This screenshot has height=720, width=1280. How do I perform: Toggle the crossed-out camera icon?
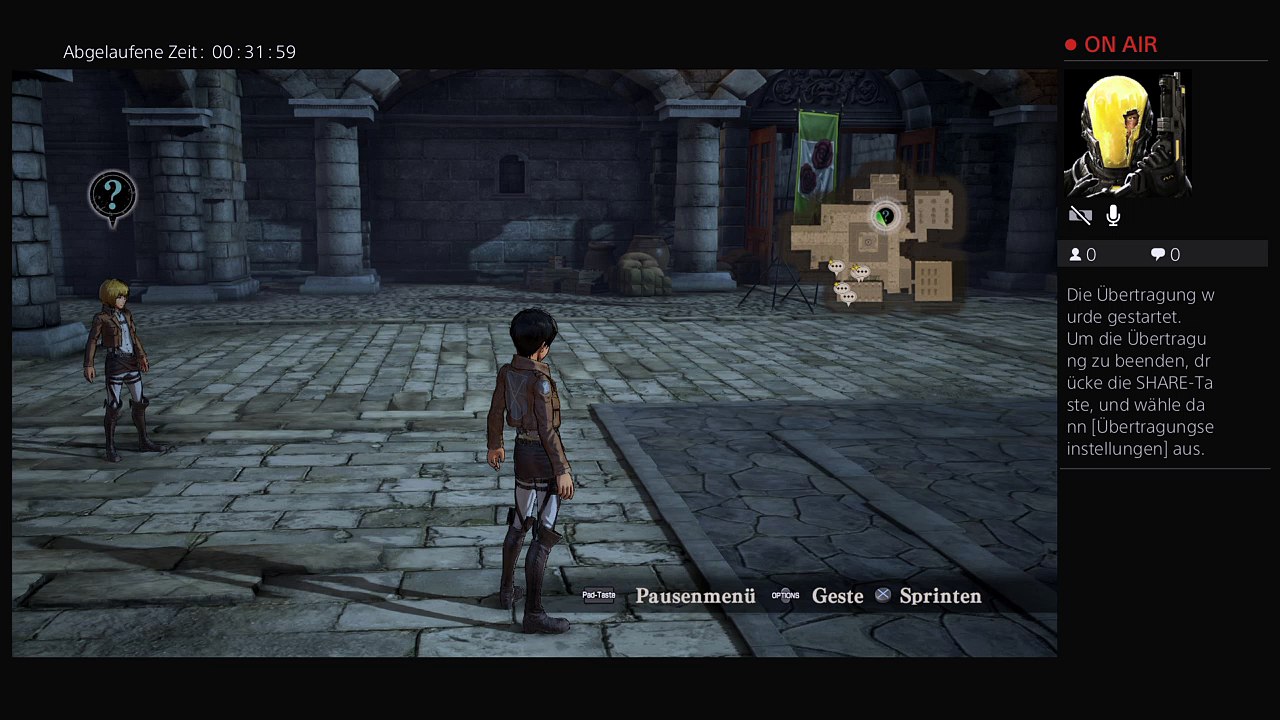1080,216
